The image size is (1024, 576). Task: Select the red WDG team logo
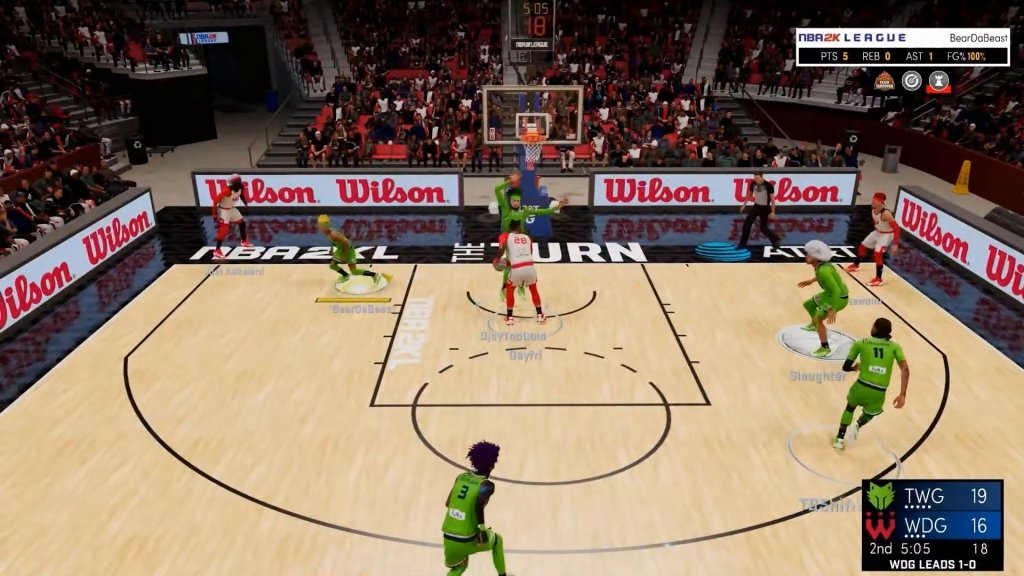pos(881,525)
